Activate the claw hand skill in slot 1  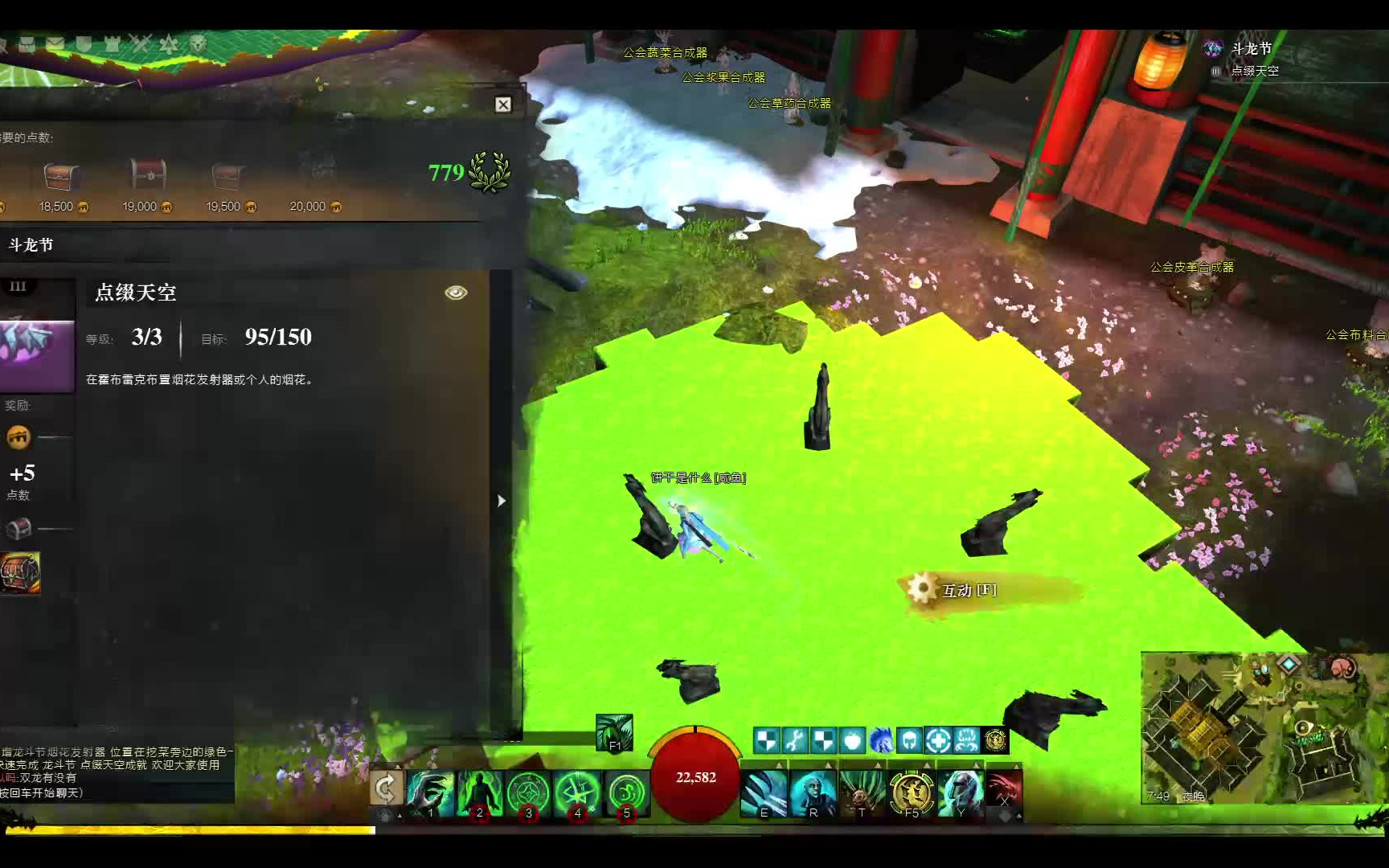click(x=431, y=792)
